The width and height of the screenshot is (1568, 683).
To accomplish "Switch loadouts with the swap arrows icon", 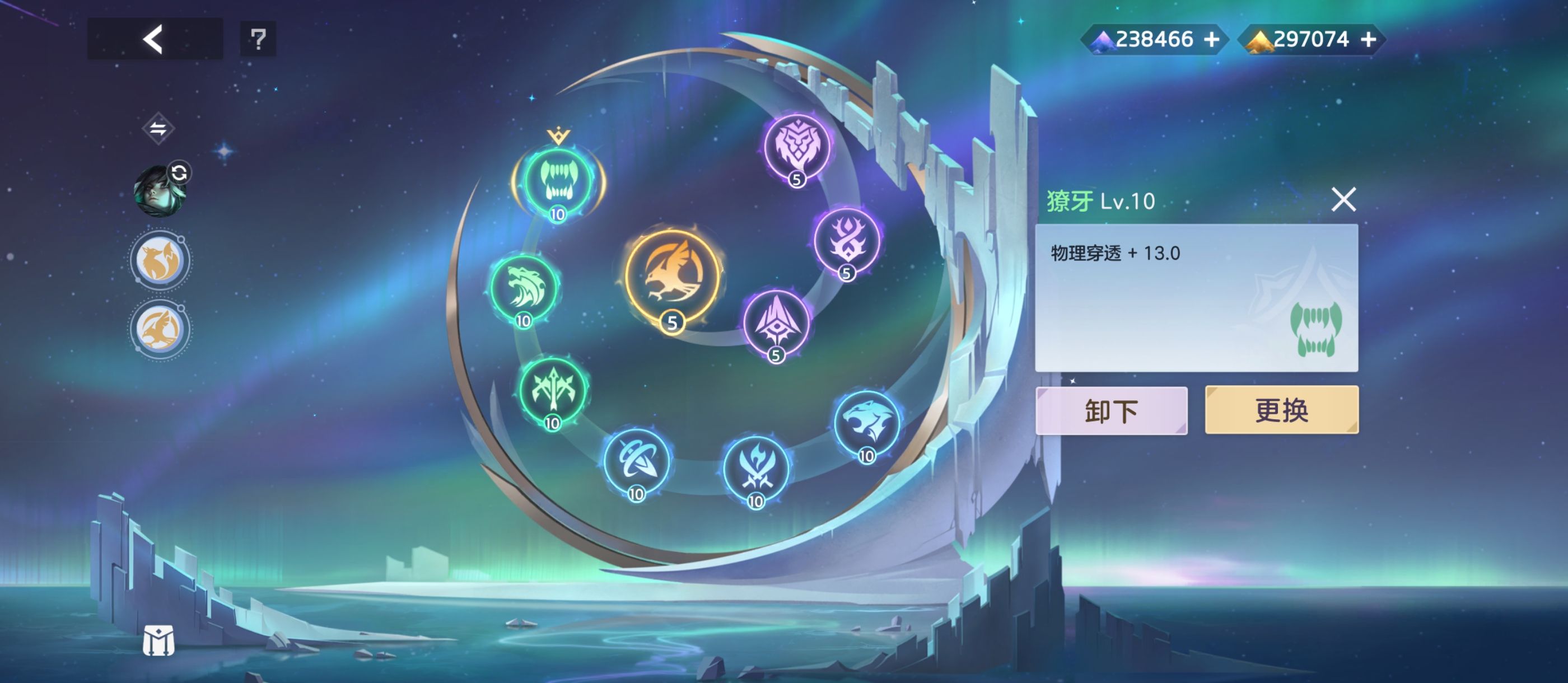I will (159, 127).
